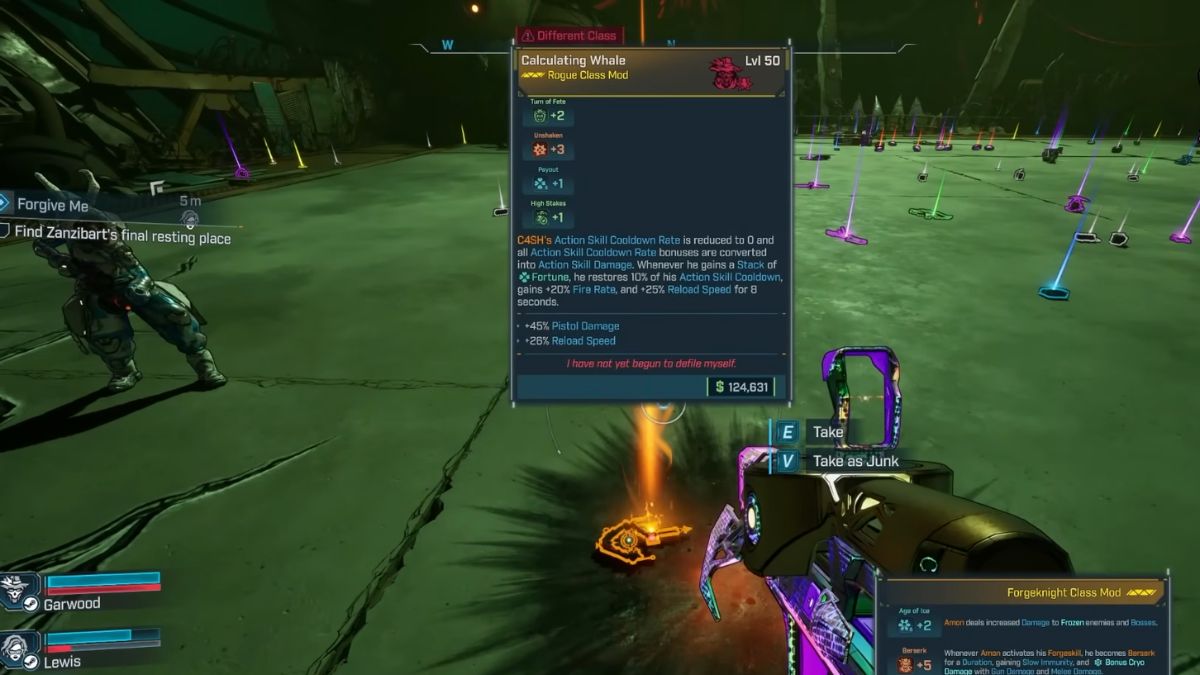Select Lewis's party portrait
Viewport: 1200px width, 675px height.
(20, 648)
